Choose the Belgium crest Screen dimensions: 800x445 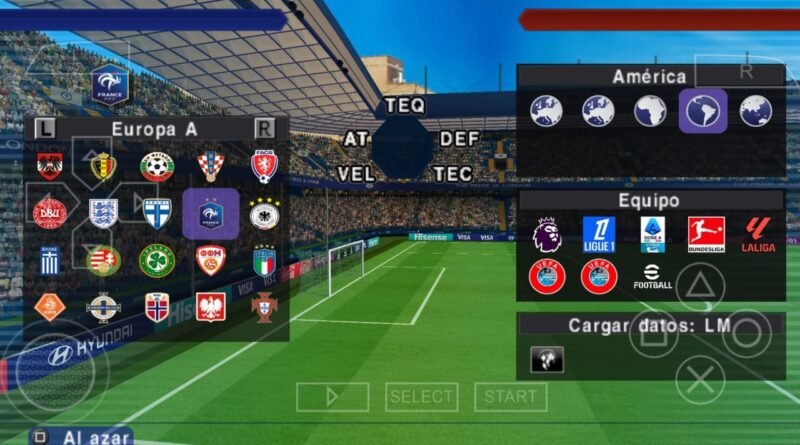[102, 166]
